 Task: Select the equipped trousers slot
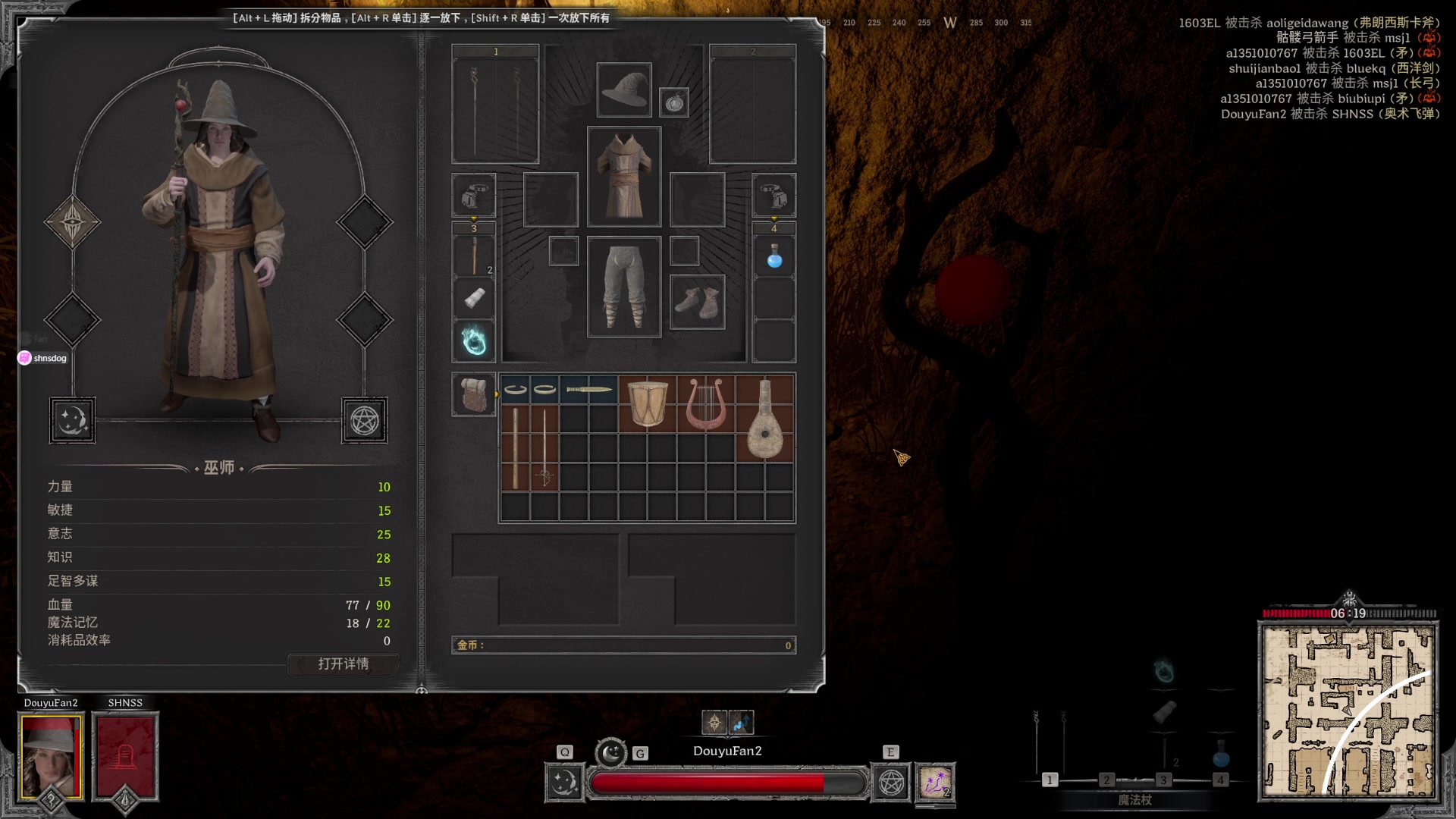pyautogui.click(x=623, y=287)
